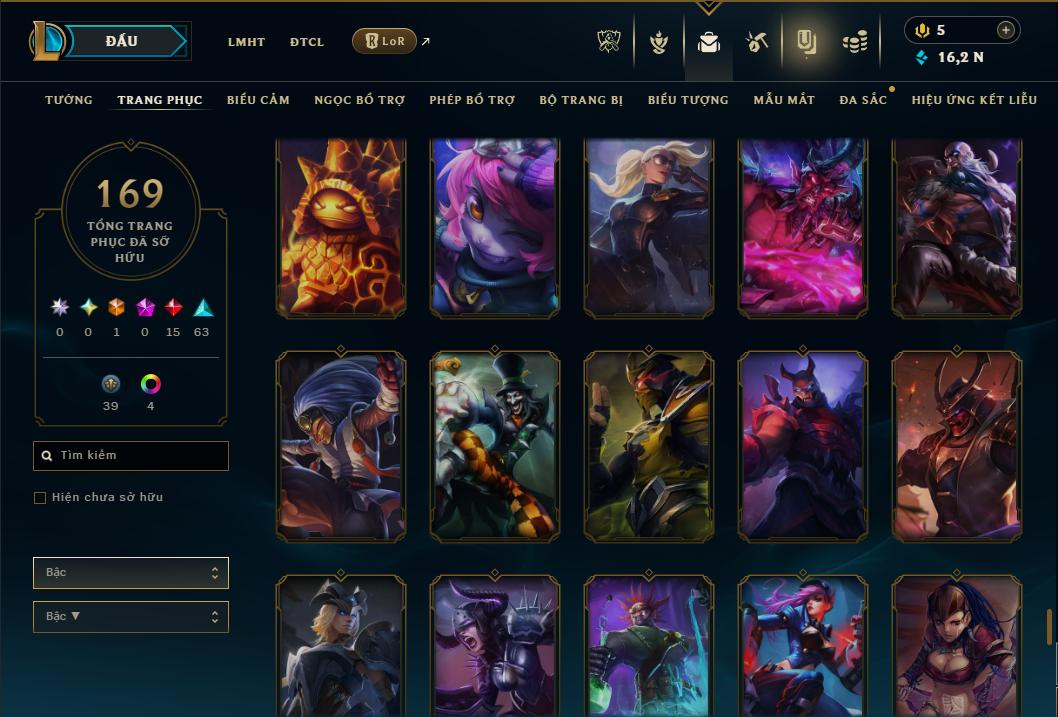Select the golden sun-armored skin card
Viewport: 1058px width, 717px height.
tap(341, 229)
